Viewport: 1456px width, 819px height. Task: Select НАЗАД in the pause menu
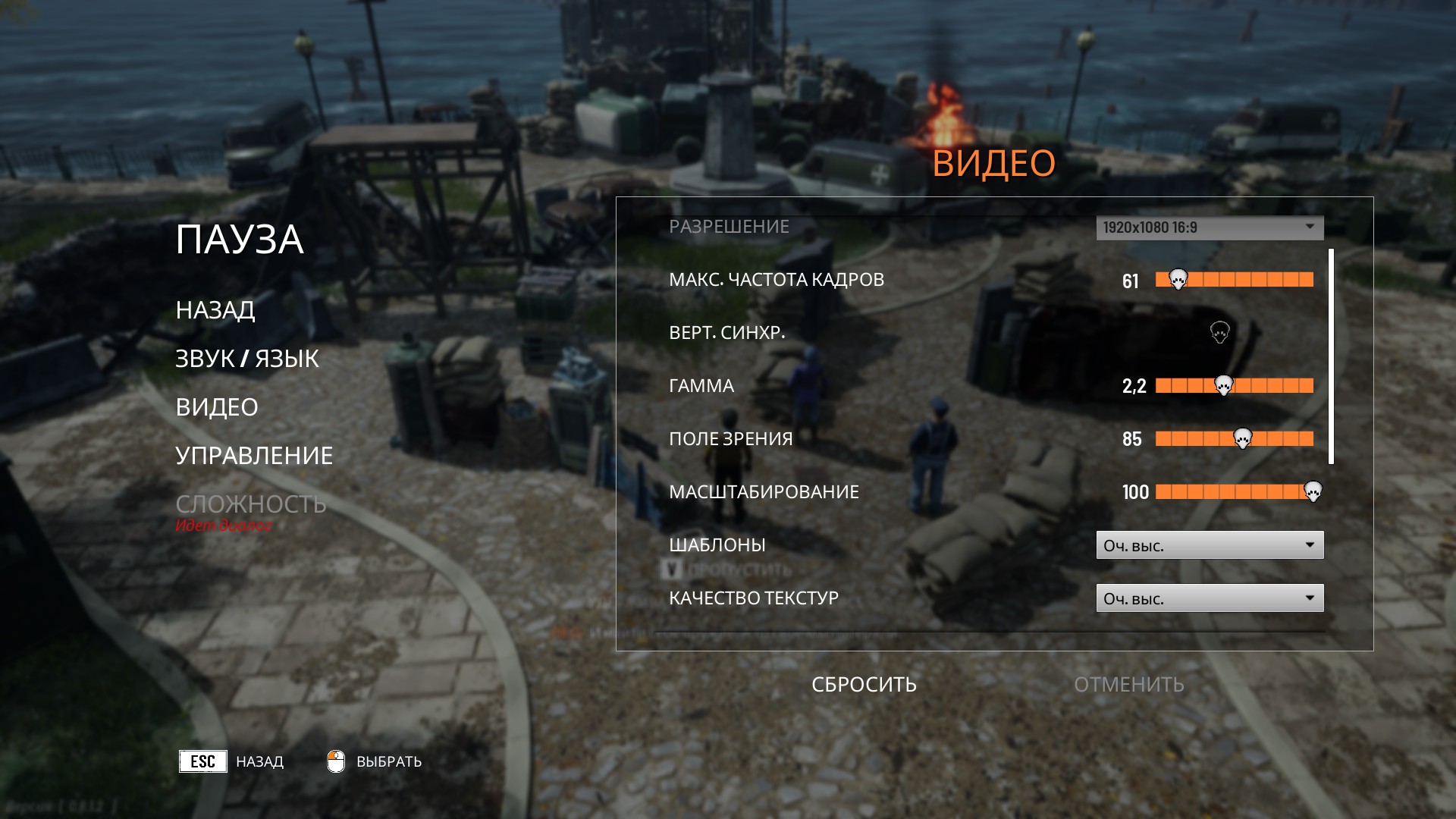[215, 310]
